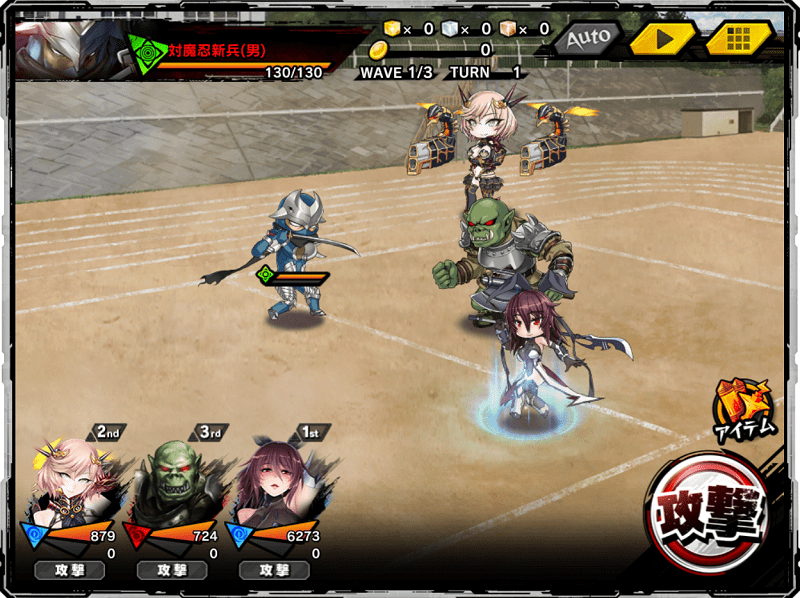Screen dimensions: 800x598
Task: Toggle the Auto battle button
Action: point(586,39)
